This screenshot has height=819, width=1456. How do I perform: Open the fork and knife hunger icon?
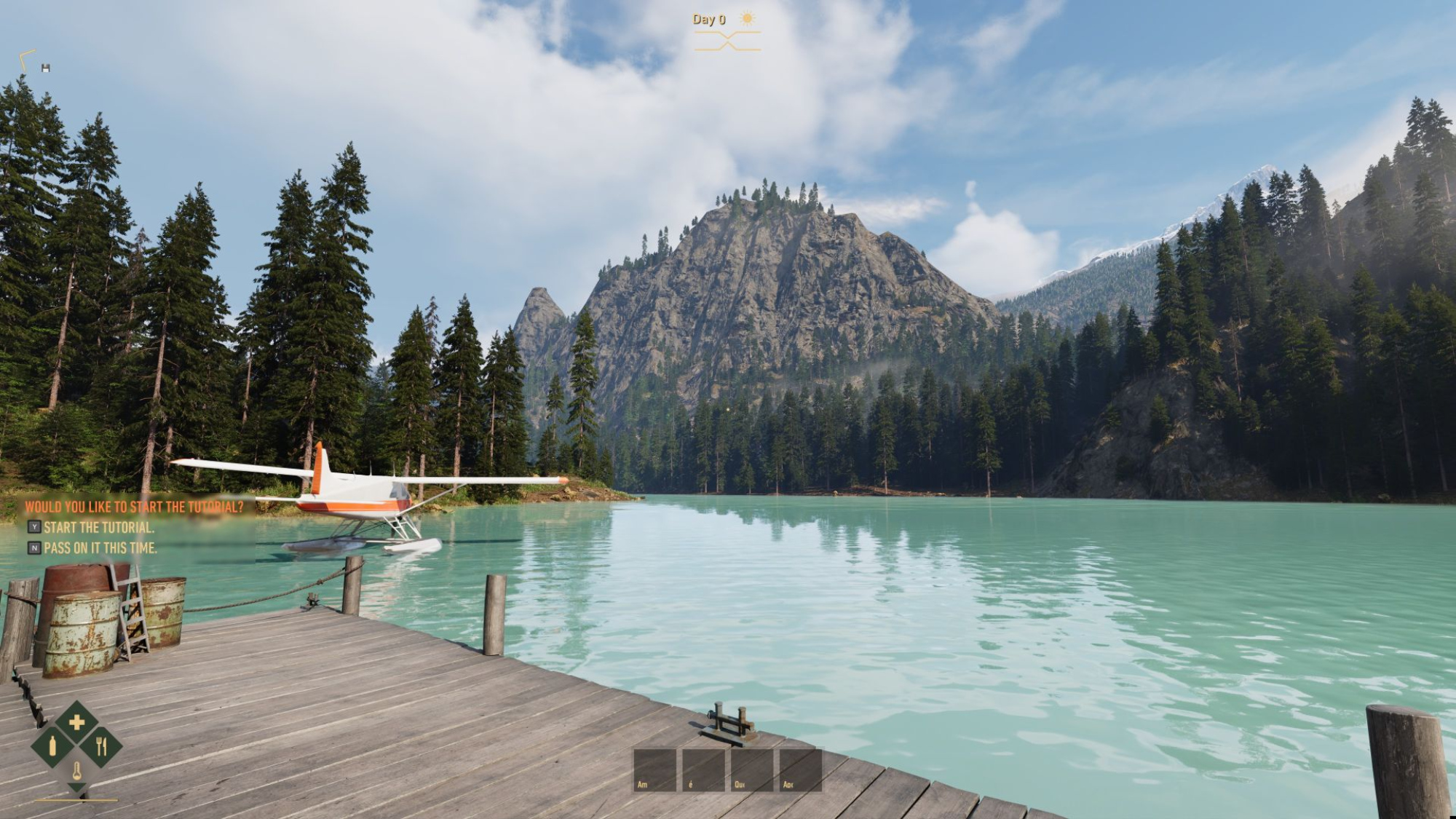(101, 746)
